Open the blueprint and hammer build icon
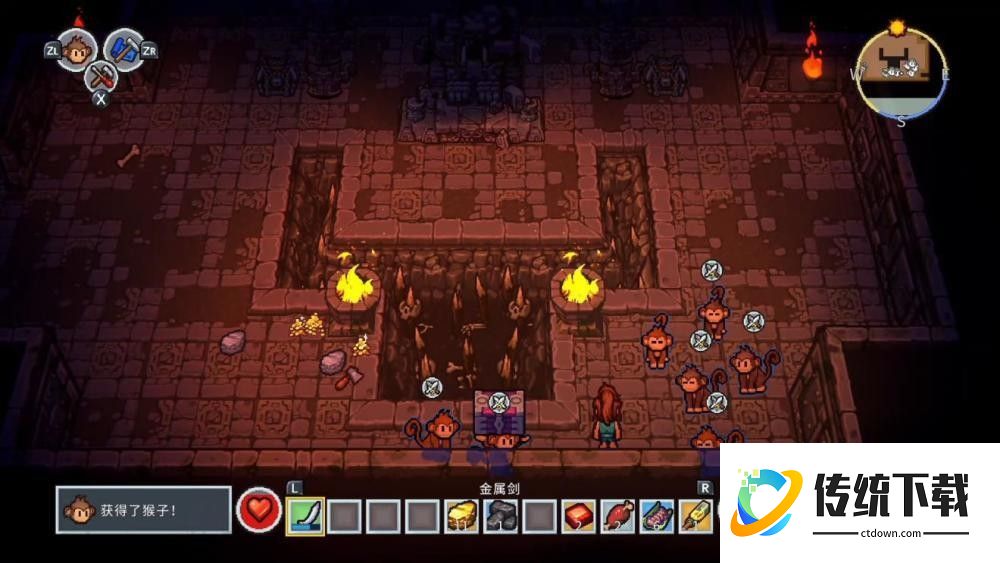The height and width of the screenshot is (563, 1000). 123,48
